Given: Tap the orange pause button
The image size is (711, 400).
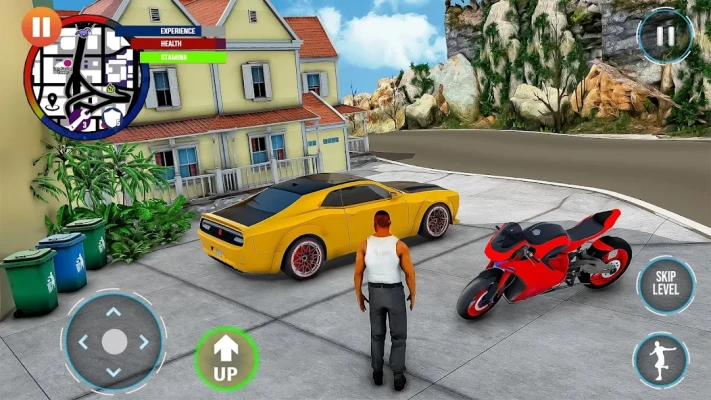Looking at the screenshot, I should (39, 27).
